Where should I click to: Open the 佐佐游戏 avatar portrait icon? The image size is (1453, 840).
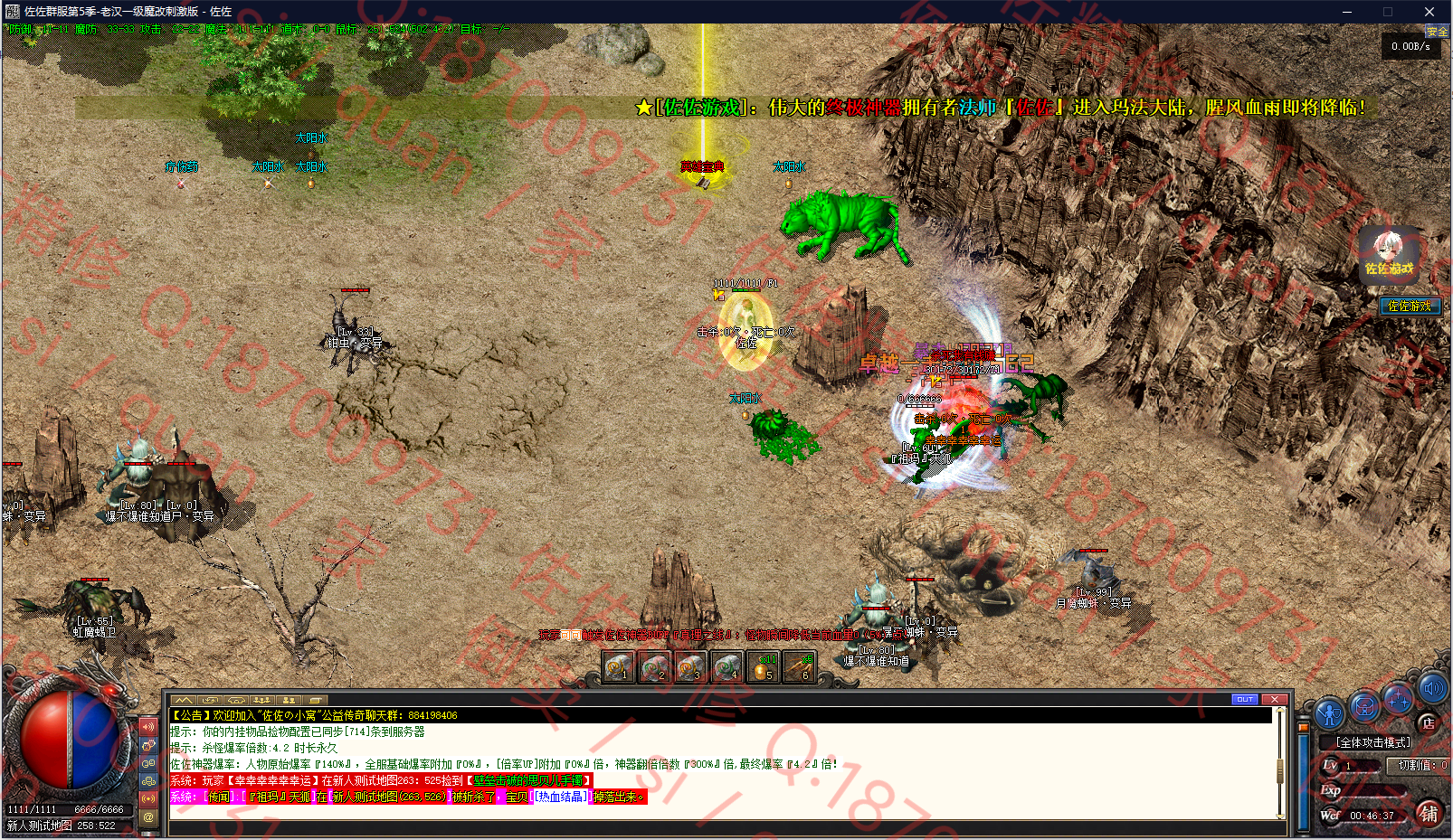point(1389,254)
